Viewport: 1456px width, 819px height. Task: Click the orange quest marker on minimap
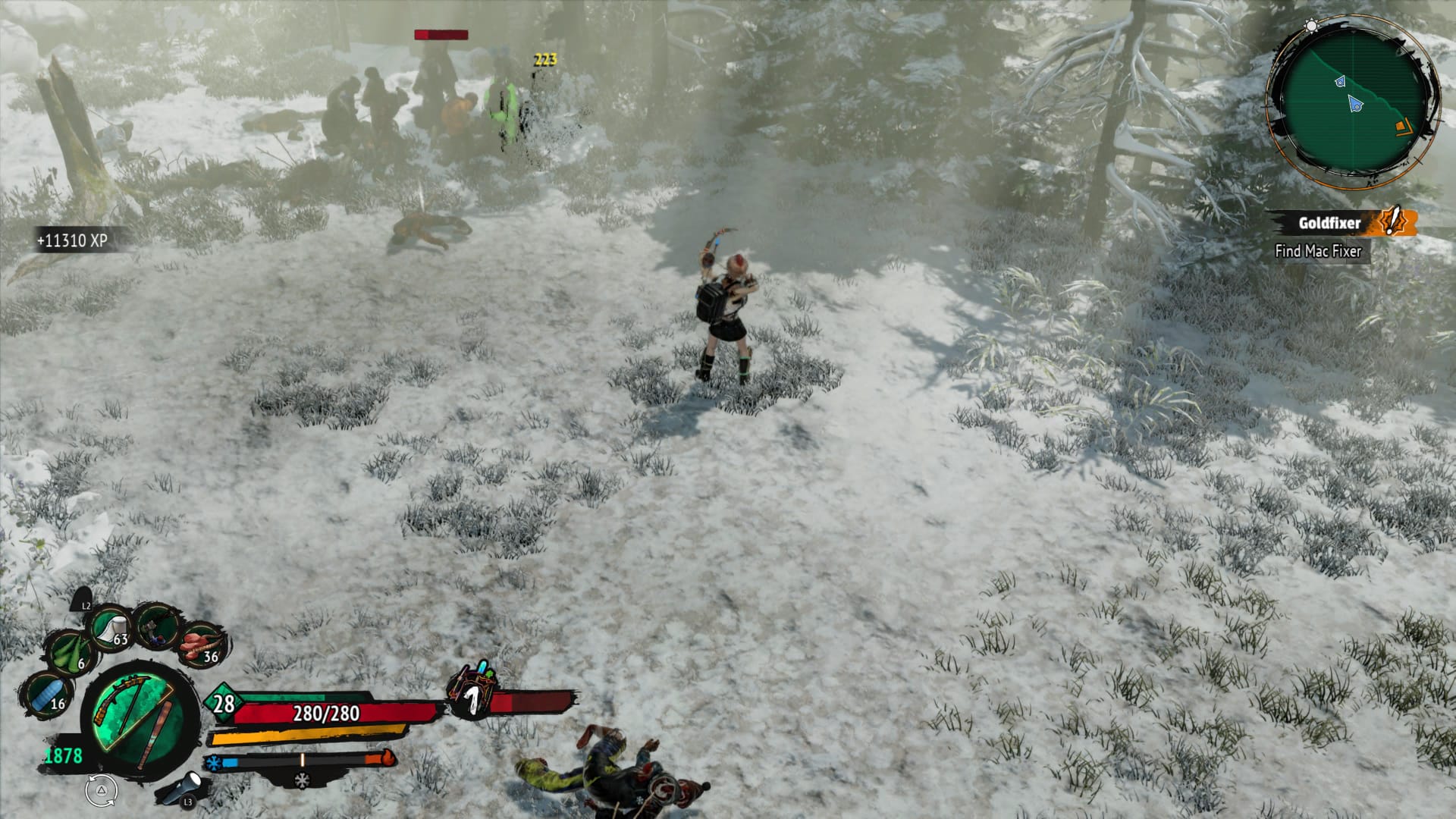(1401, 127)
